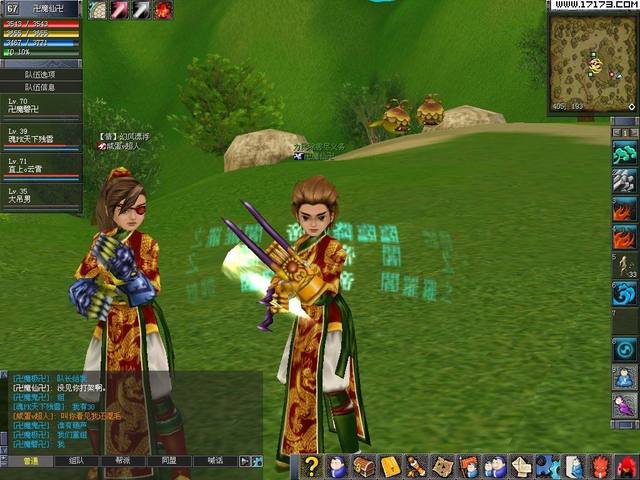Select the Lv. 71 party member
Viewport: 640px width, 480px height.
[40, 166]
